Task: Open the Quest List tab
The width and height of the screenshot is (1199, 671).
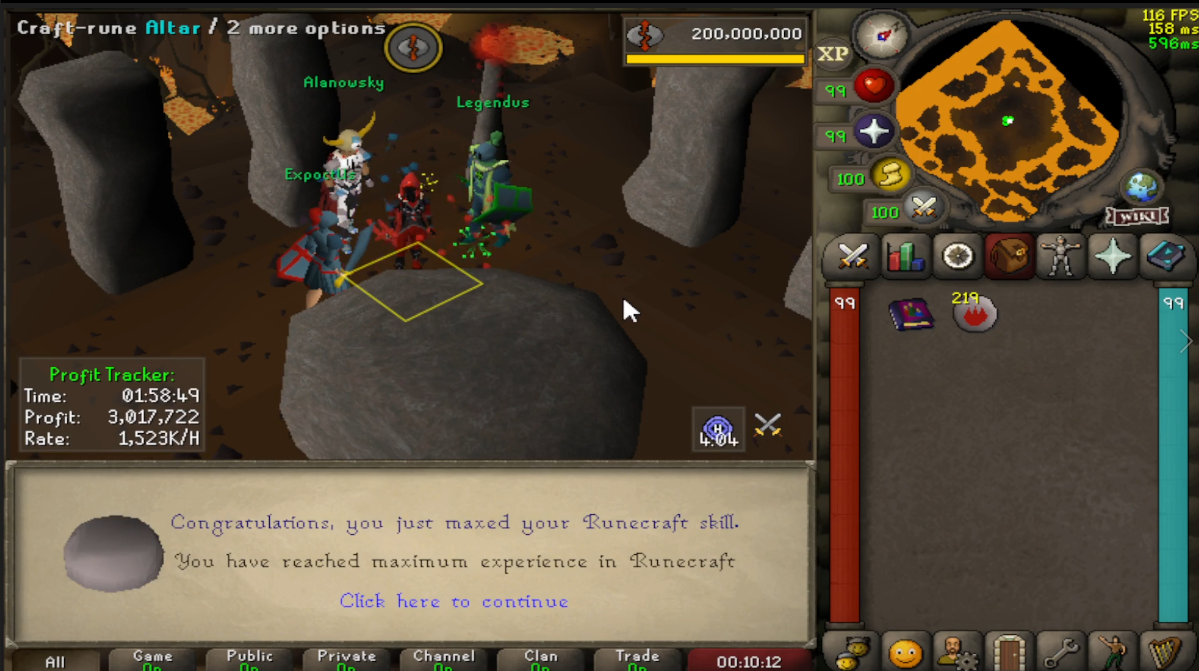Action: click(x=957, y=256)
